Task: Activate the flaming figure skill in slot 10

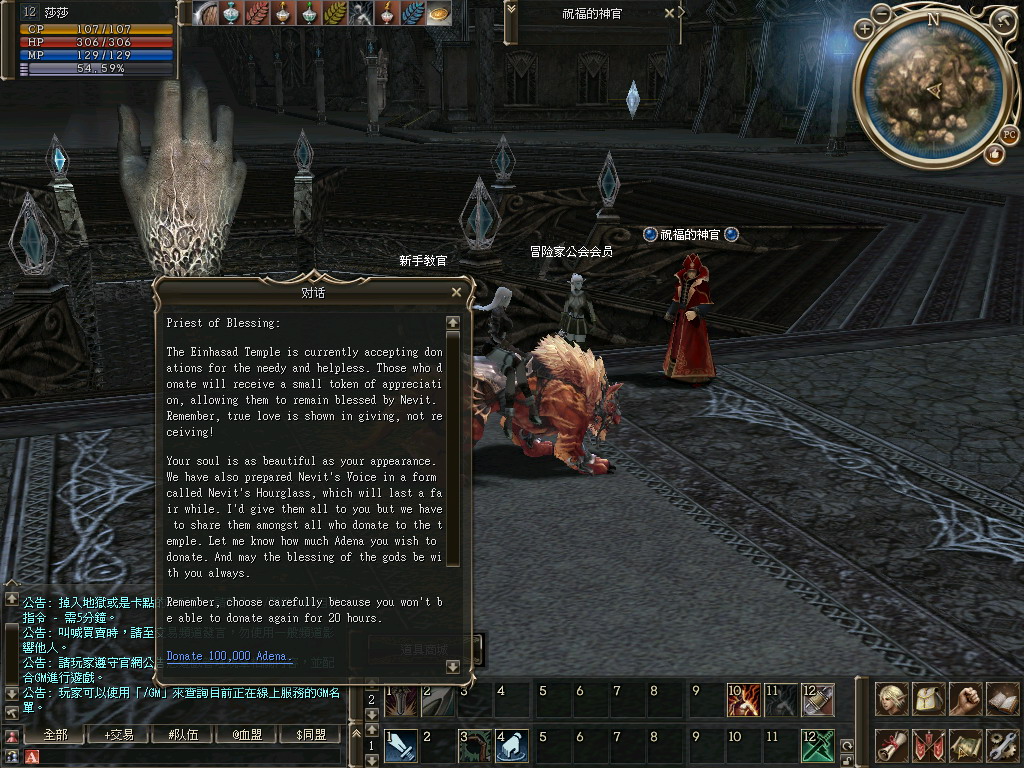Action: click(743, 700)
